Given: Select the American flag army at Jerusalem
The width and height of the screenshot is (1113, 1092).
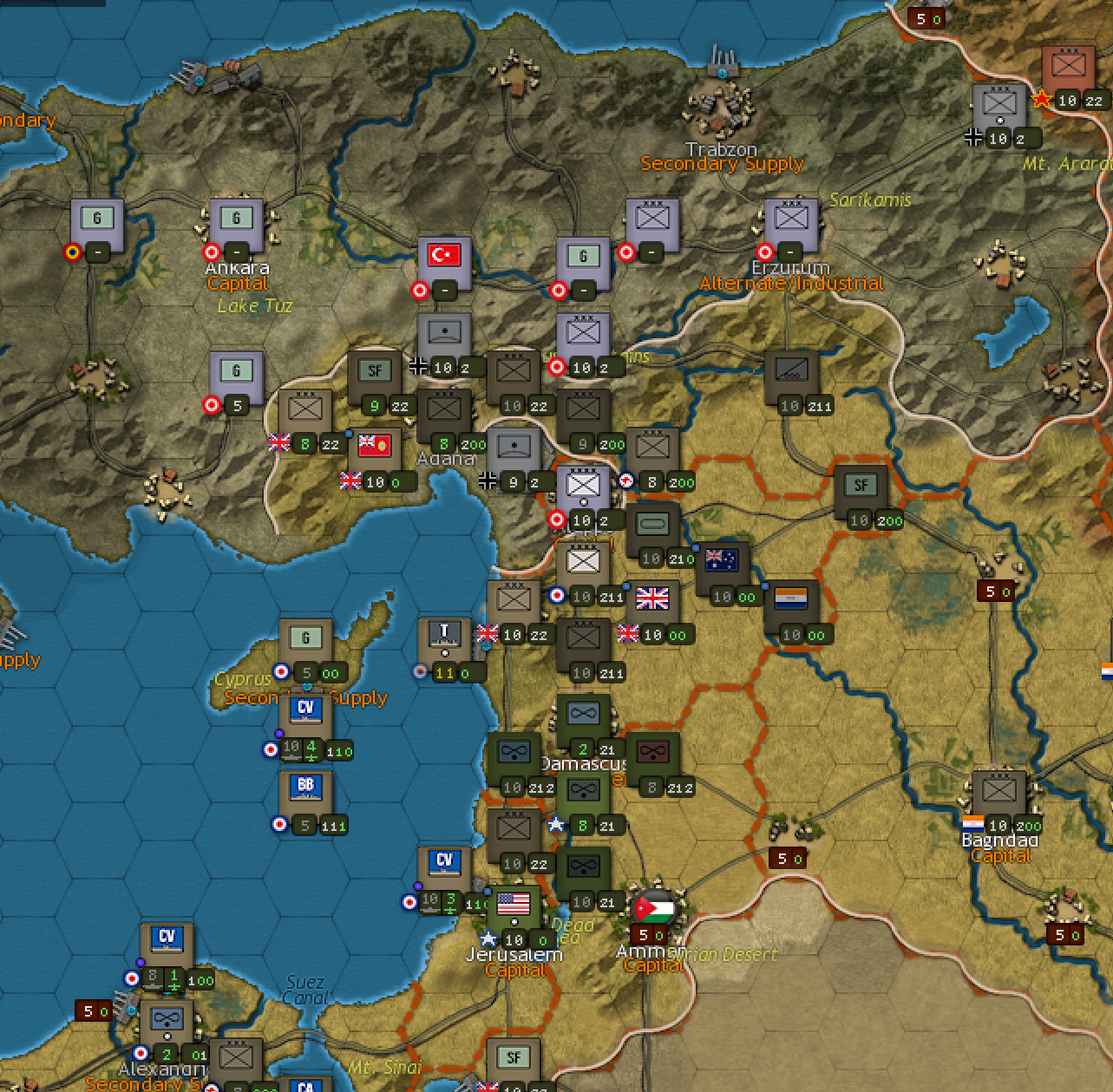Looking at the screenshot, I should point(513,906).
